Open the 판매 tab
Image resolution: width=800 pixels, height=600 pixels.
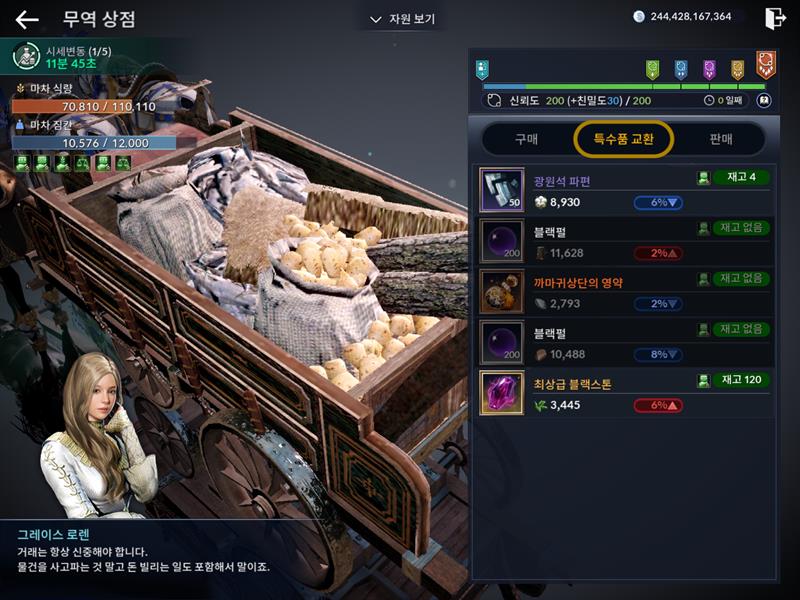click(720, 139)
